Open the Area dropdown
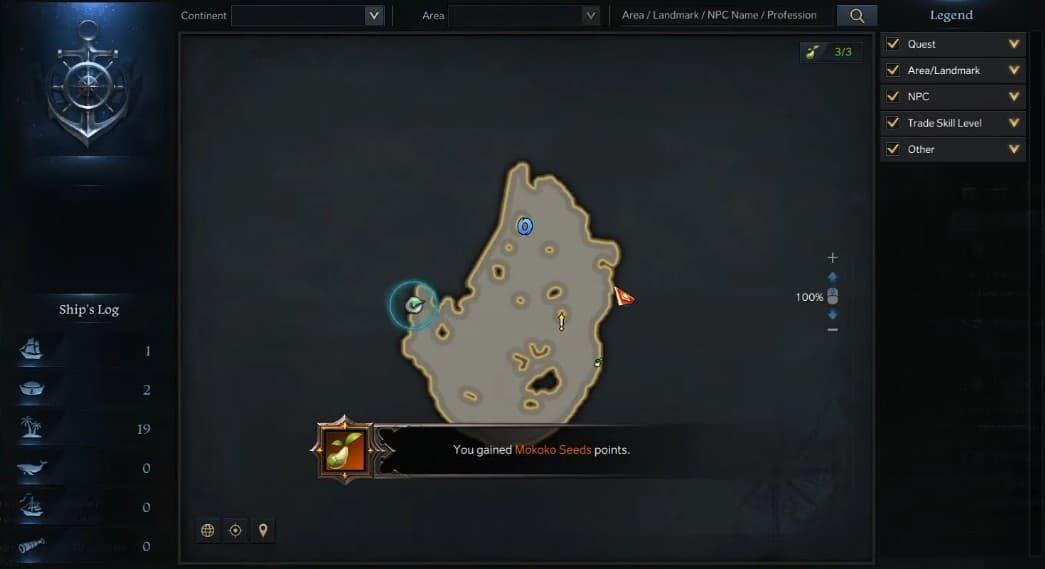The image size is (1045, 569). click(590, 15)
